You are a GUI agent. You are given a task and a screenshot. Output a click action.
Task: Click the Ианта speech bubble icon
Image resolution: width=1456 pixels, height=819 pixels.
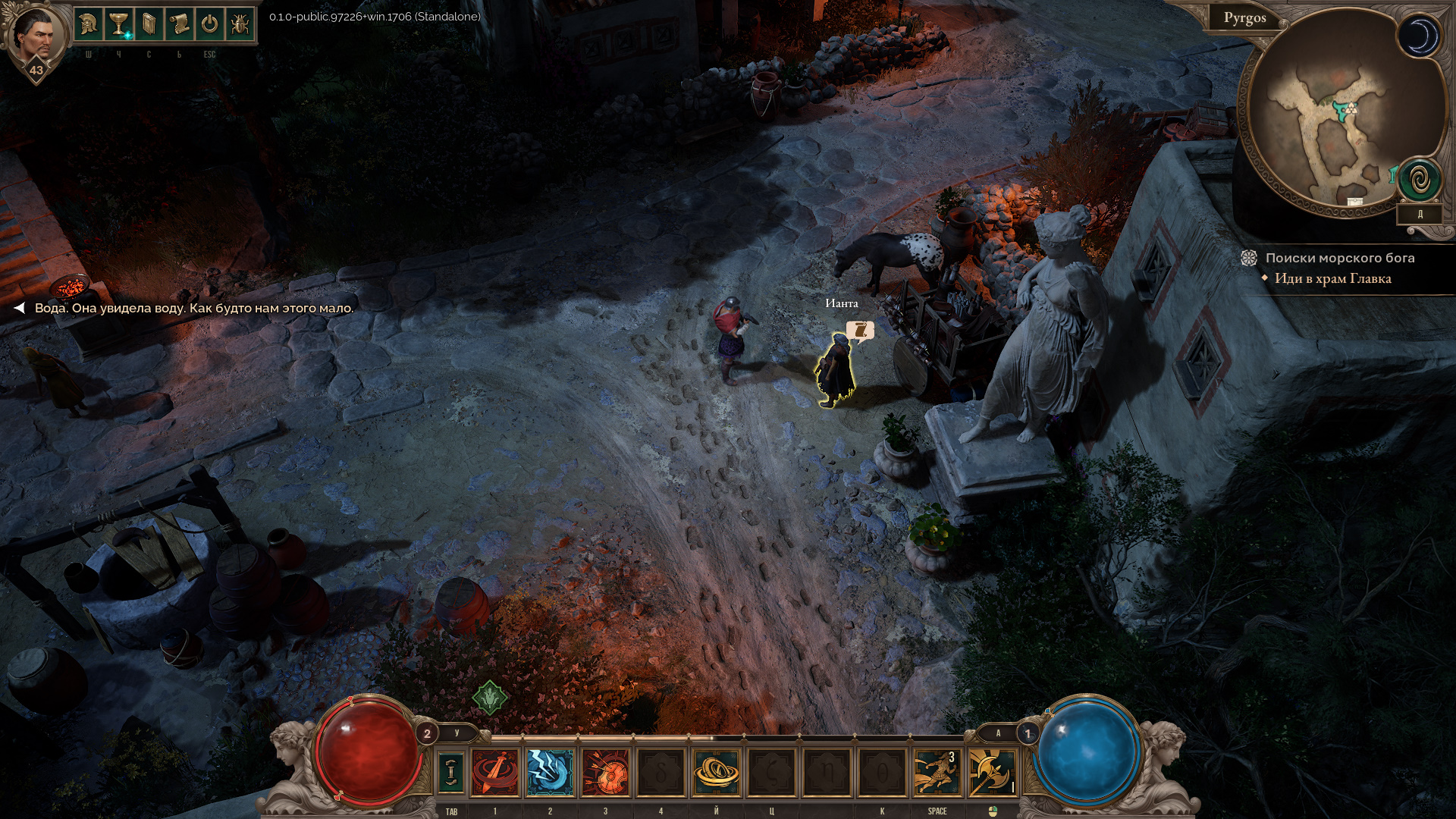(860, 330)
